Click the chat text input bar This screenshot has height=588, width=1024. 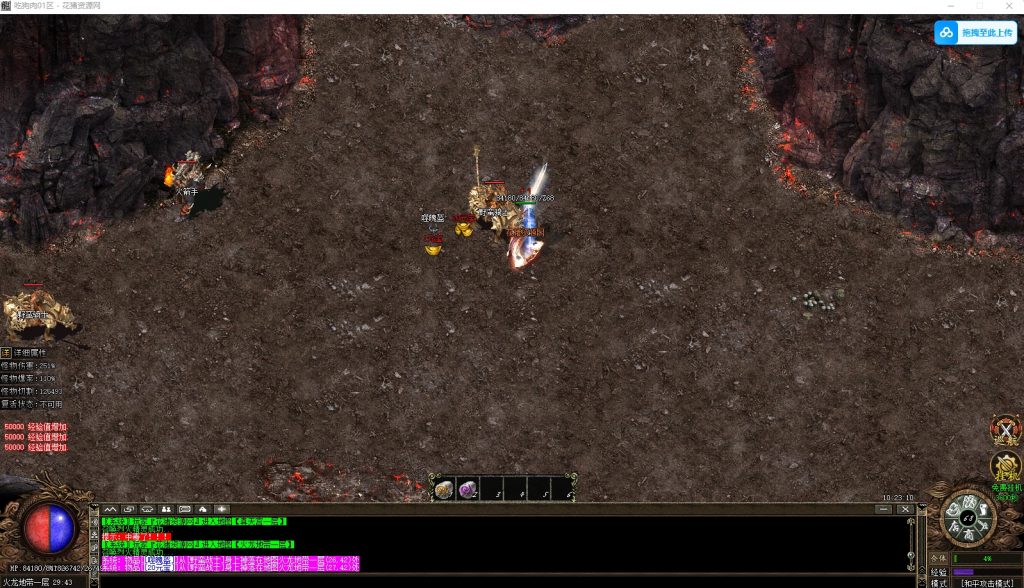[x=500, y=580]
